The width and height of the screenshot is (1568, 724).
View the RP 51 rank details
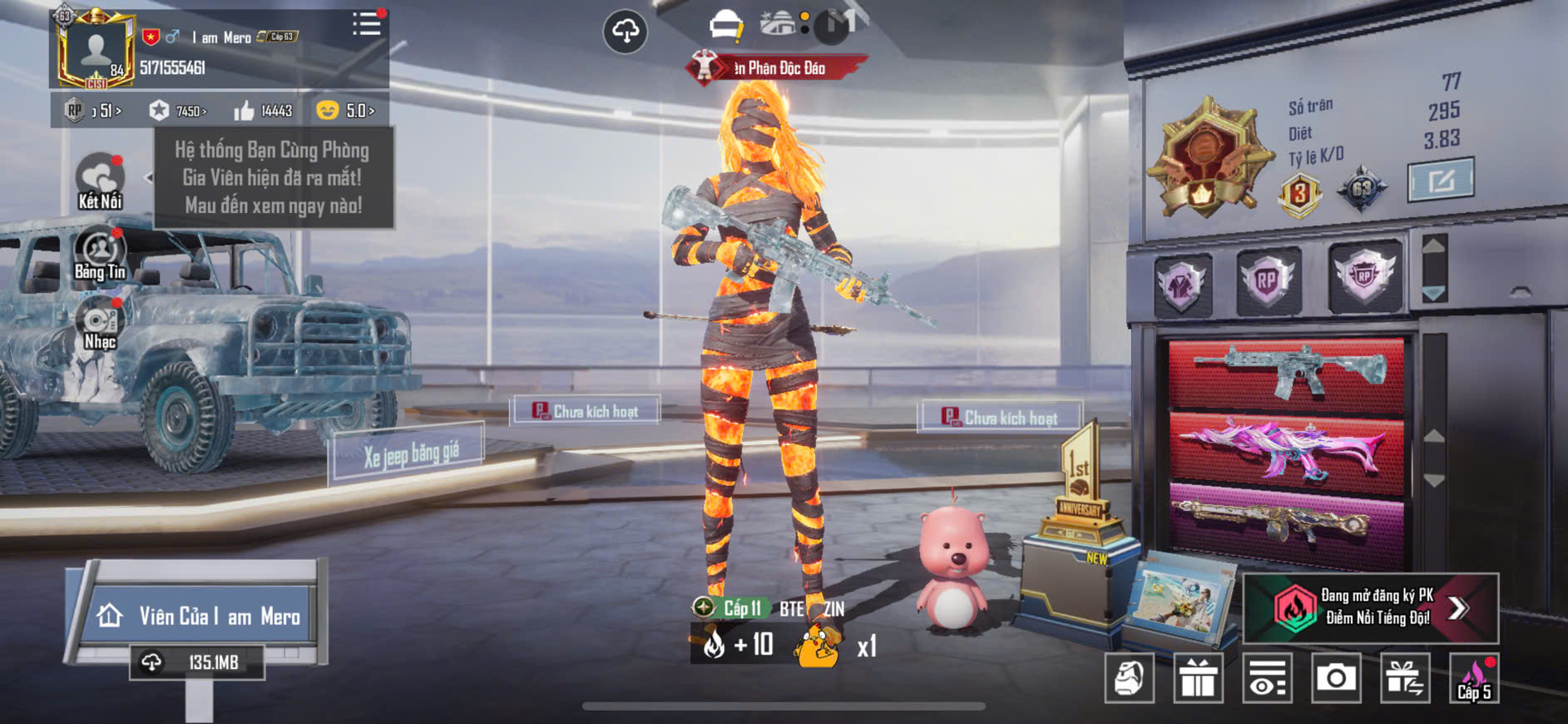(x=93, y=111)
